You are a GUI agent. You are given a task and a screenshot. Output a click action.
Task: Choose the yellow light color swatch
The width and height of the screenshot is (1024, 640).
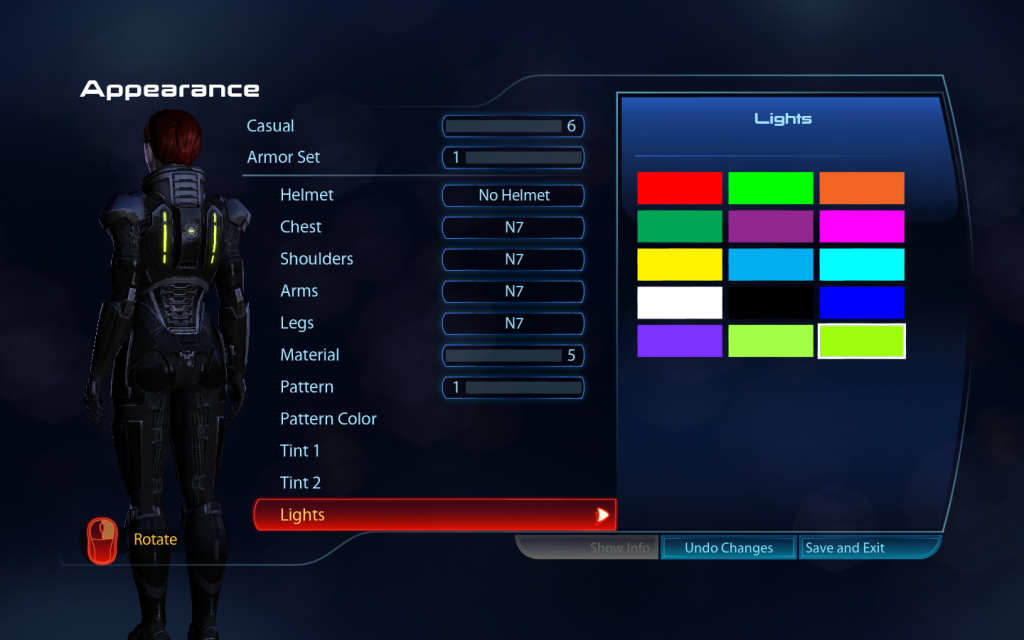[679, 264]
